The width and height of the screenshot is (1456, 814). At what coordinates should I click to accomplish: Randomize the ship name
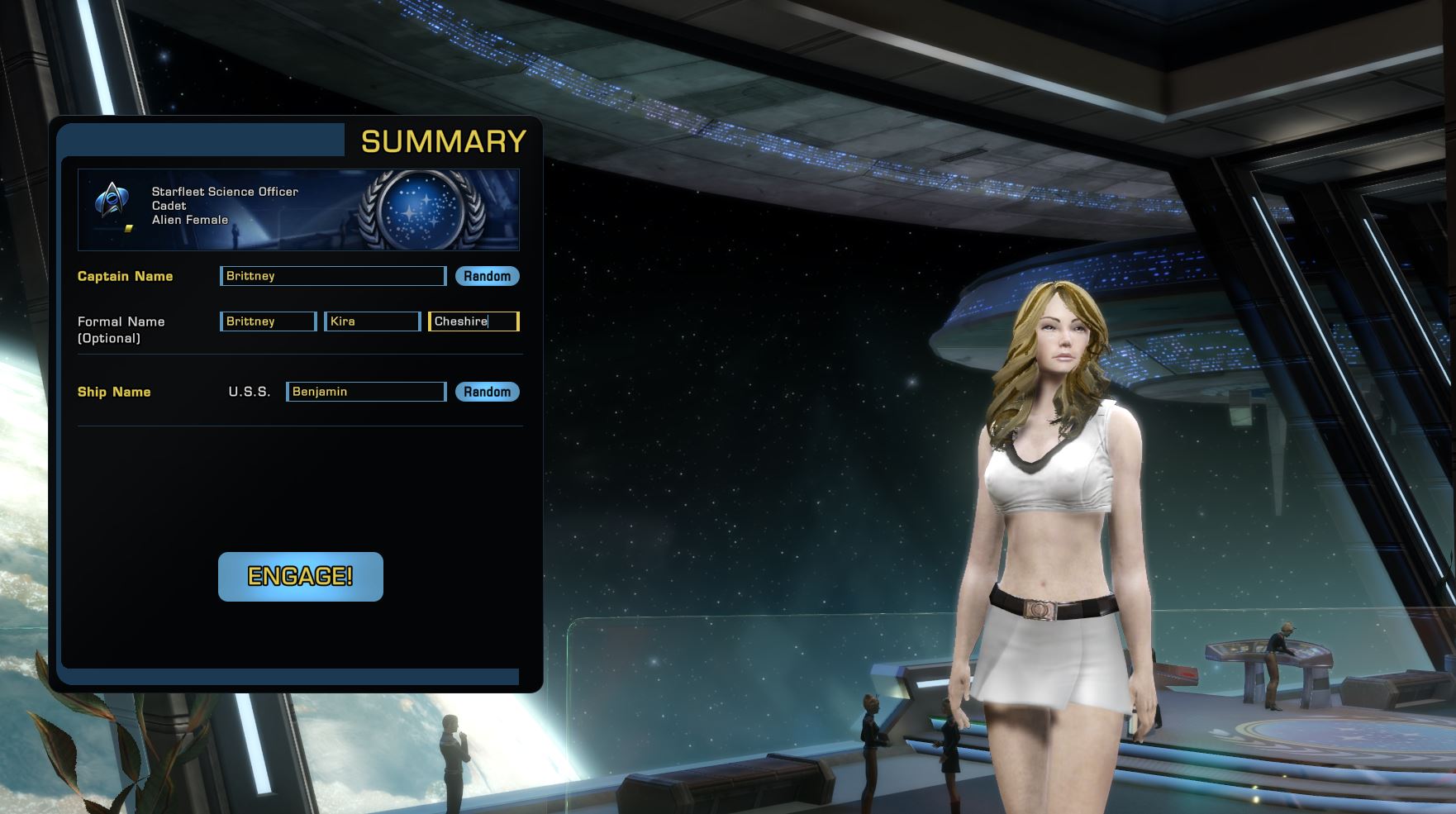[x=487, y=392]
